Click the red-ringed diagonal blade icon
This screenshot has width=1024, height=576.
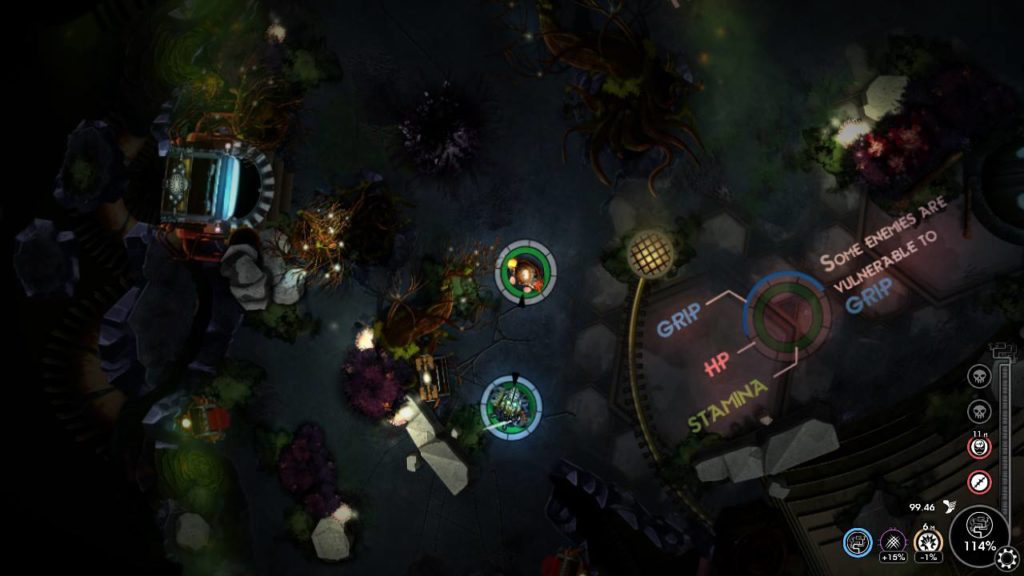tap(979, 480)
